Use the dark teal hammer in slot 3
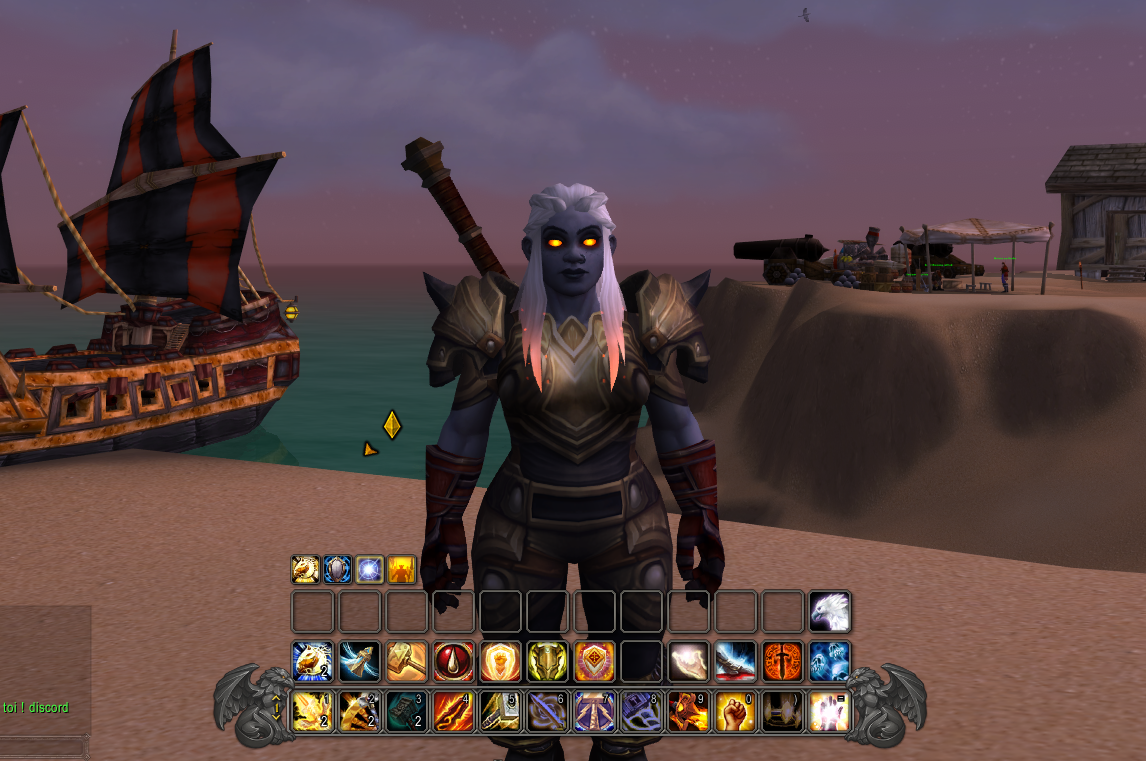The height and width of the screenshot is (761, 1146). click(406, 711)
